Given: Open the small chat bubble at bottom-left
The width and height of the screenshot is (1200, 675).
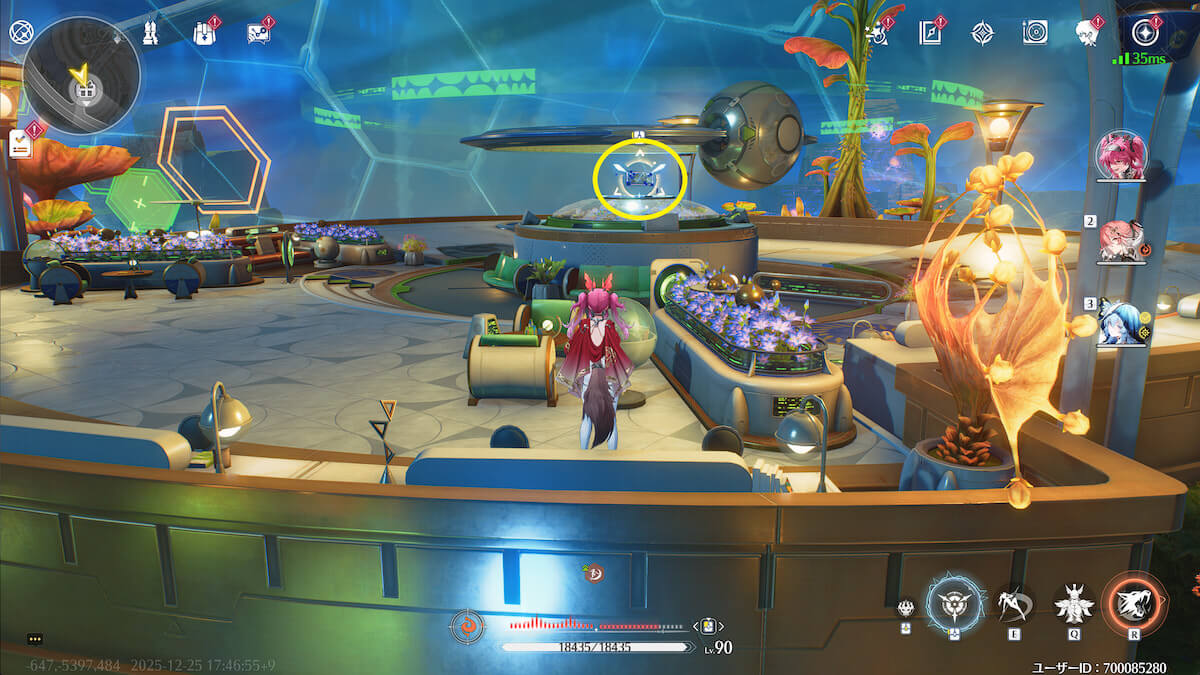Looking at the screenshot, I should point(35,638).
